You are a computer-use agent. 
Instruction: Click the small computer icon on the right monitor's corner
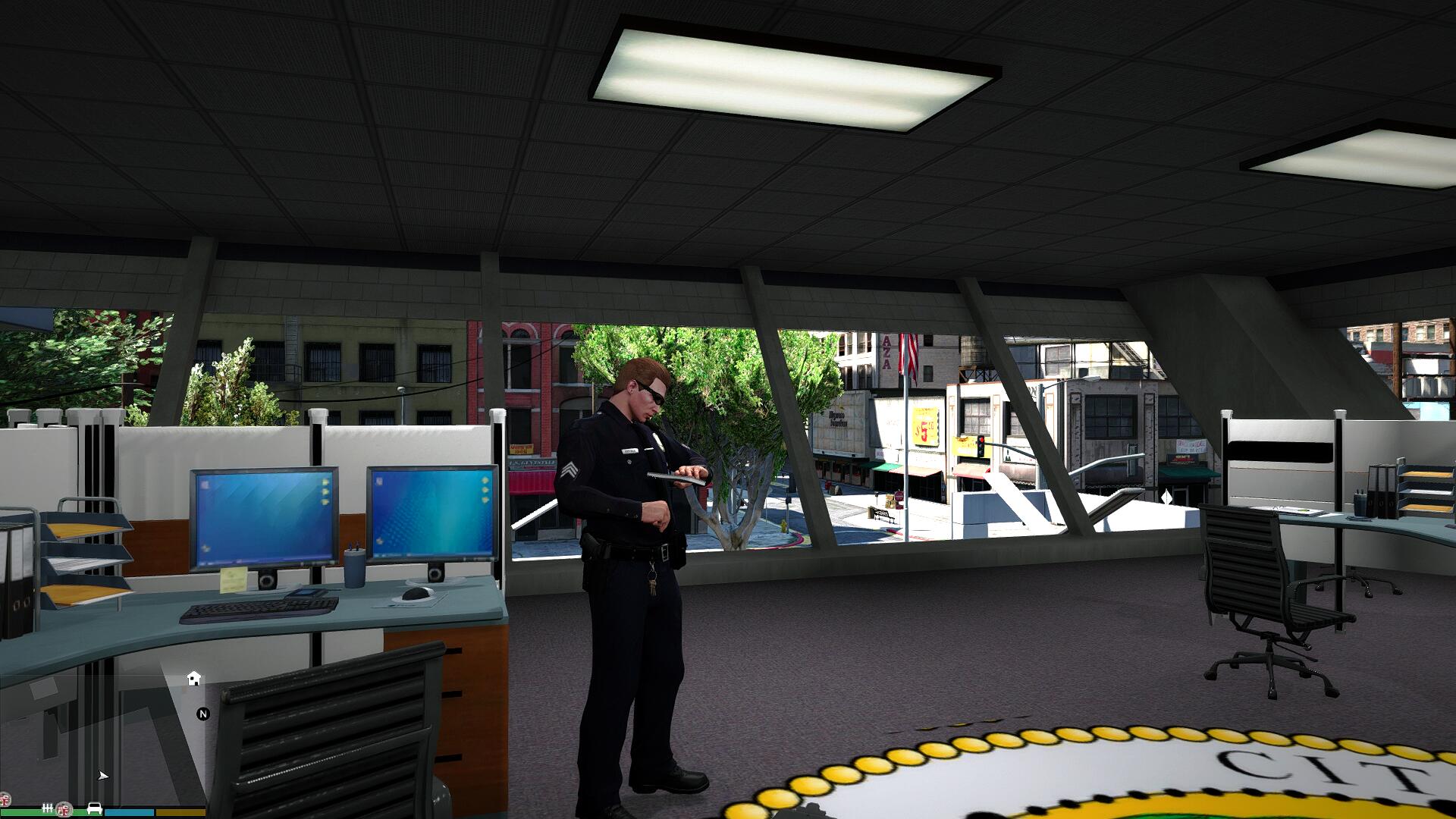[x=378, y=481]
